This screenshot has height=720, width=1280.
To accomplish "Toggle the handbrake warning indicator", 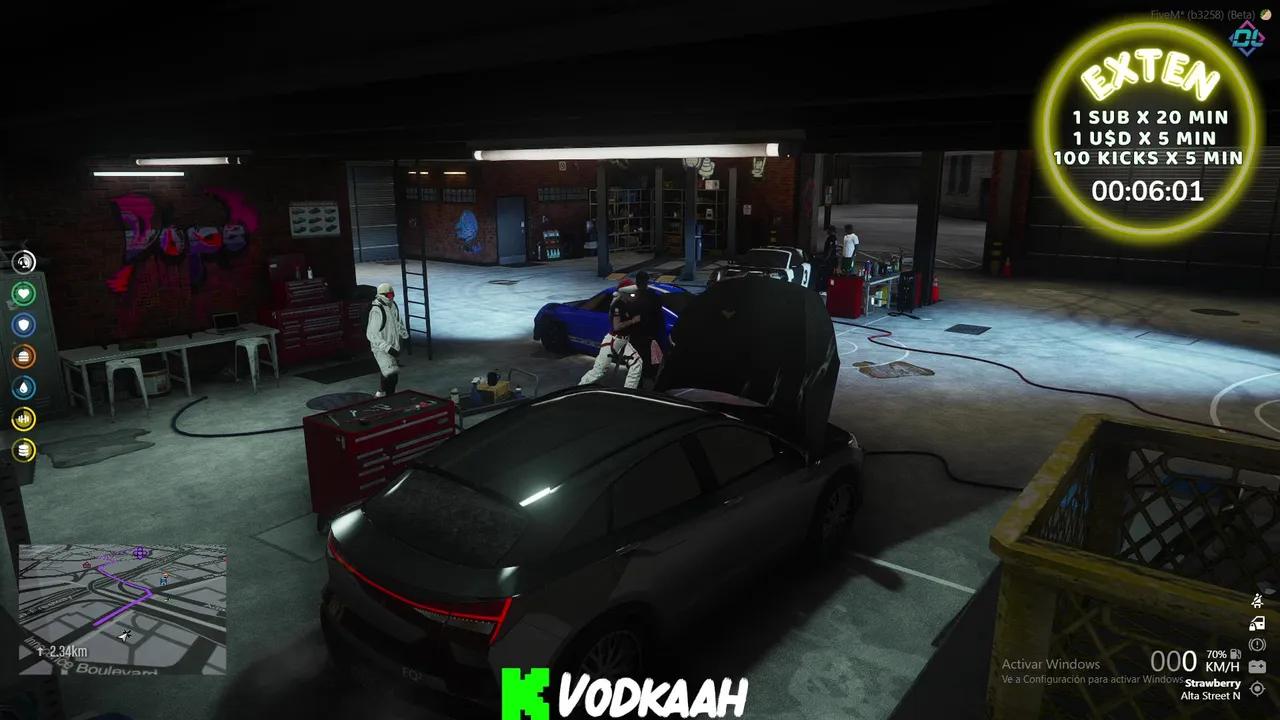I will coord(1257,644).
